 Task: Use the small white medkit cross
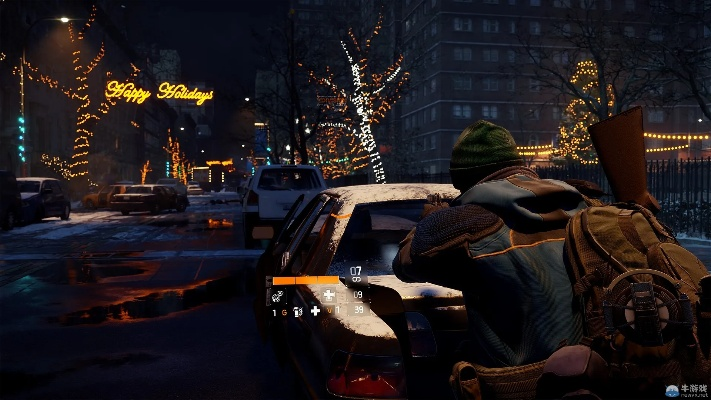[315, 311]
